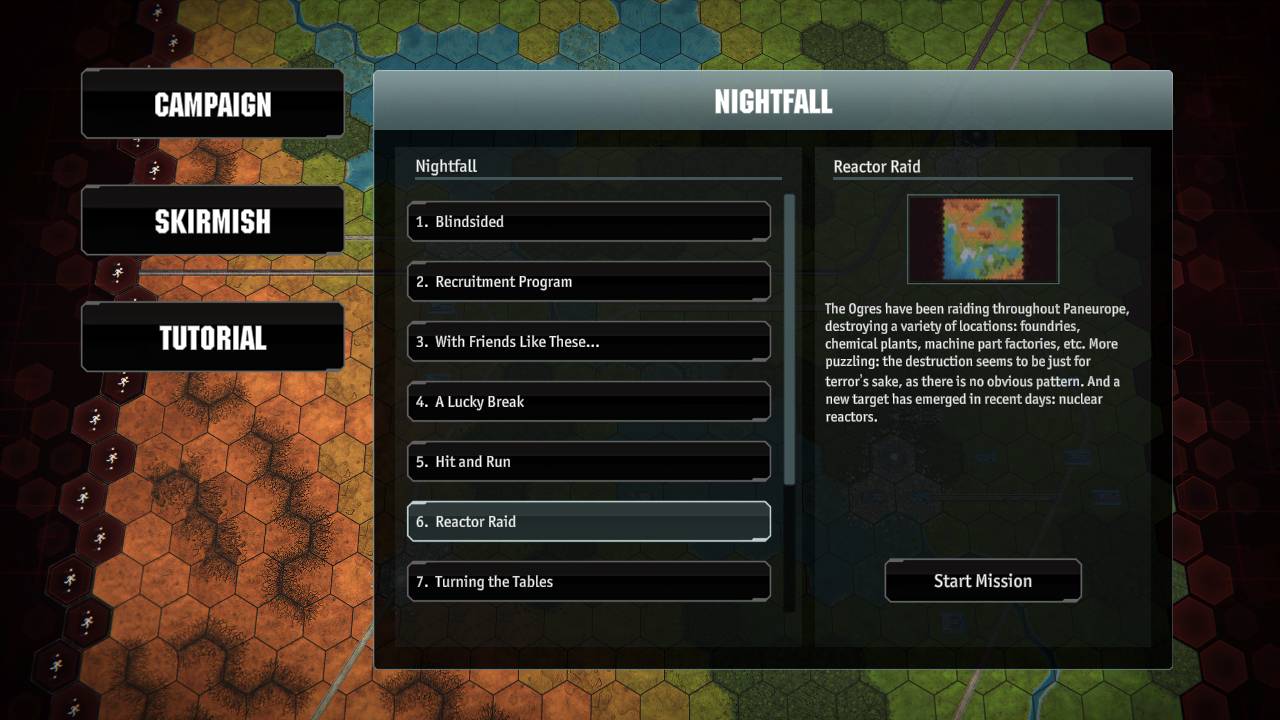Pick mission 5. Hit and Run
1280x720 pixels.
pos(588,461)
